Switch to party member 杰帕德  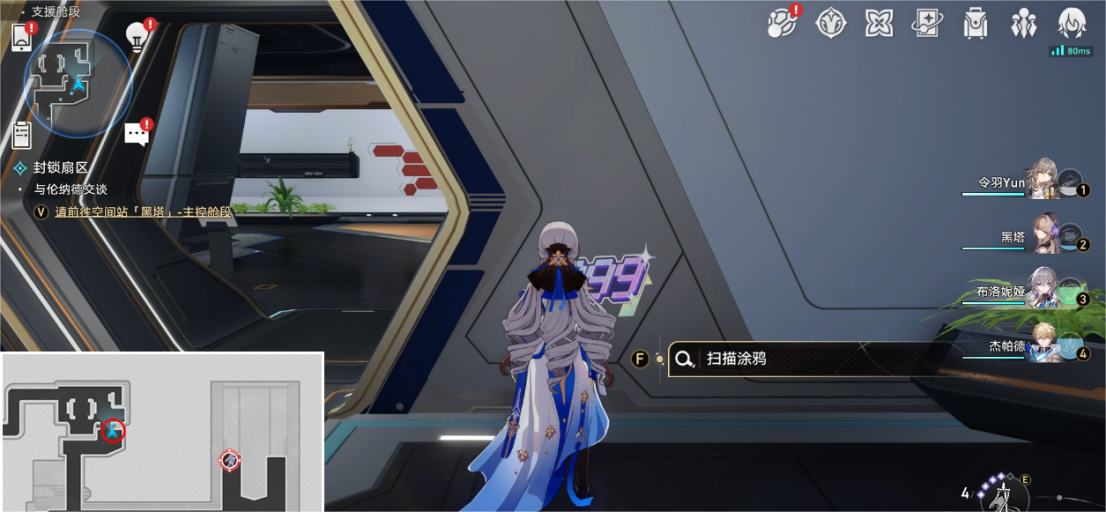[x=1044, y=346]
